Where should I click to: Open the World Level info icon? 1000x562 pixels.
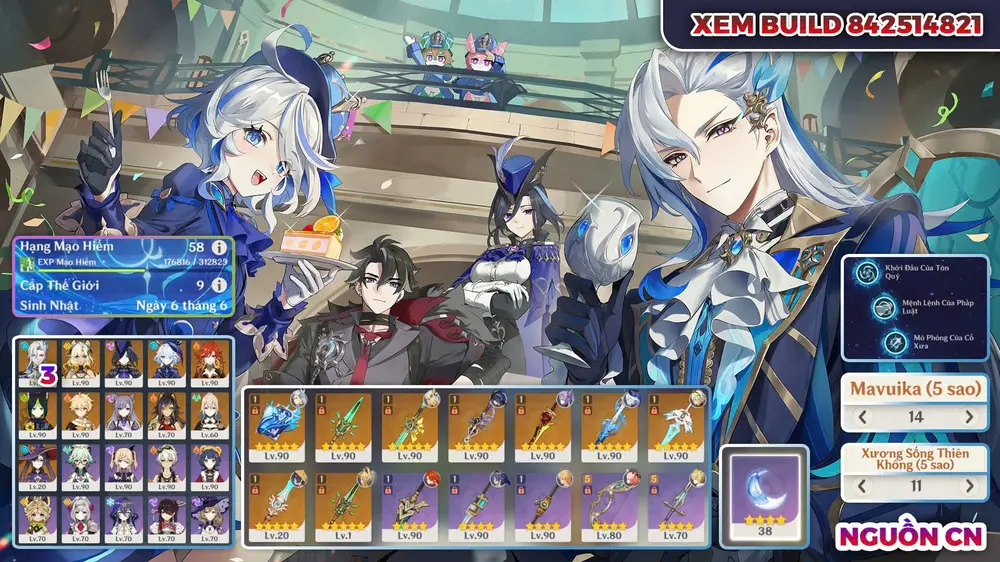[x=219, y=284]
